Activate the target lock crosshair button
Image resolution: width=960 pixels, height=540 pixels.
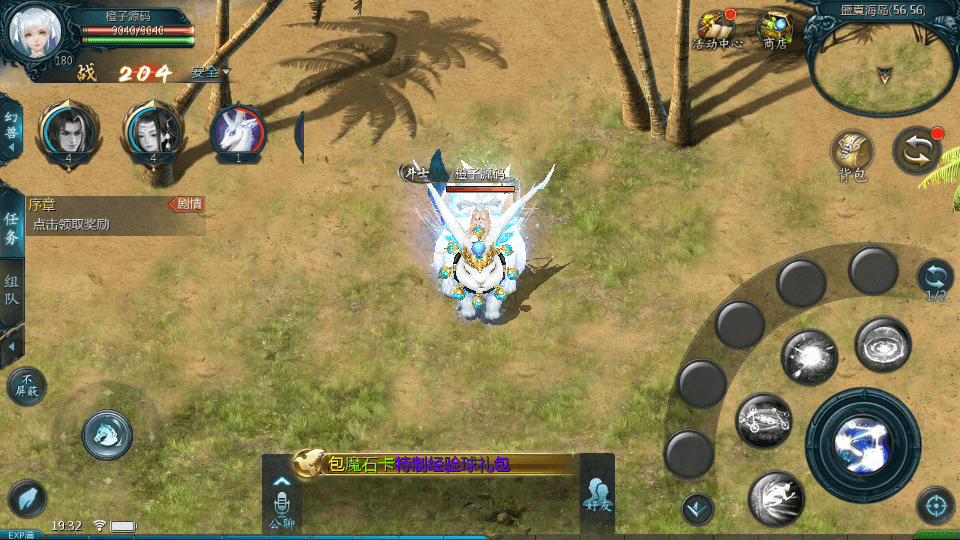click(935, 506)
